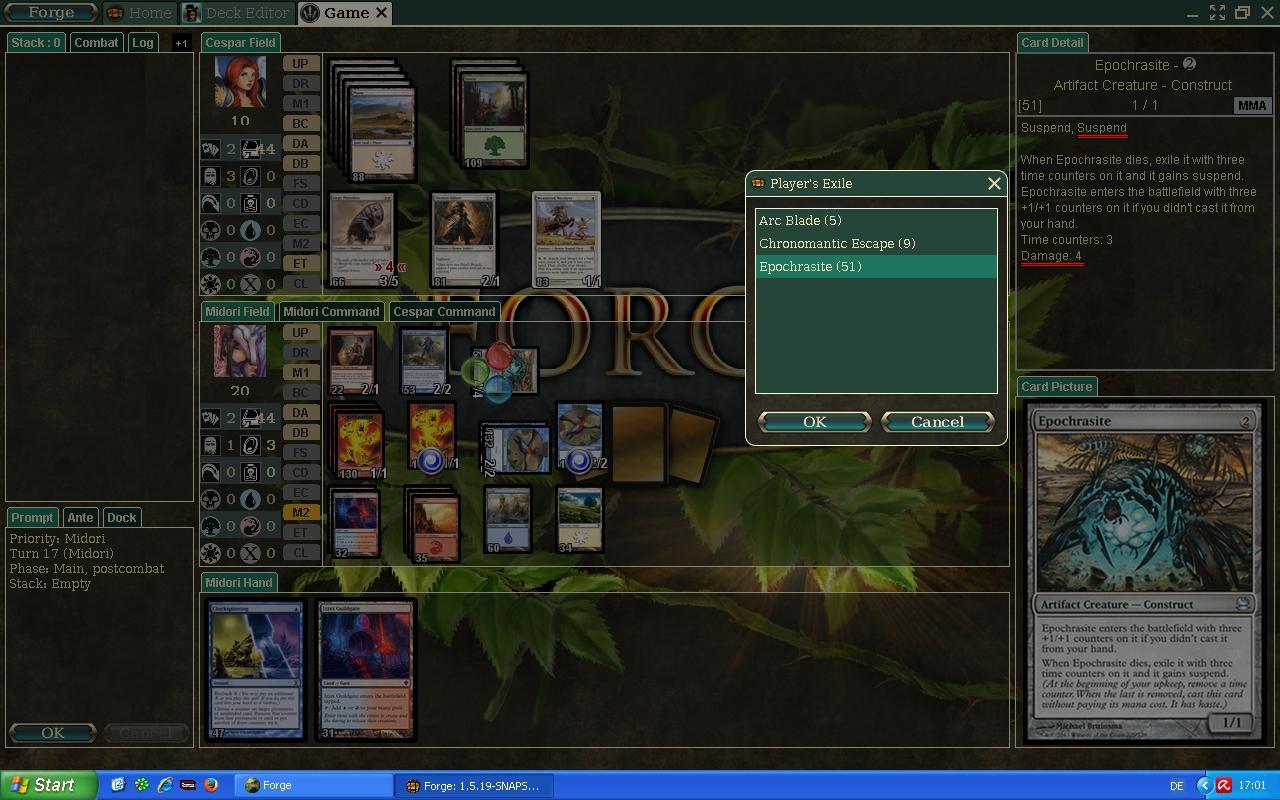Select Arc Blade in the exile list
1280x800 pixels.
click(x=800, y=220)
